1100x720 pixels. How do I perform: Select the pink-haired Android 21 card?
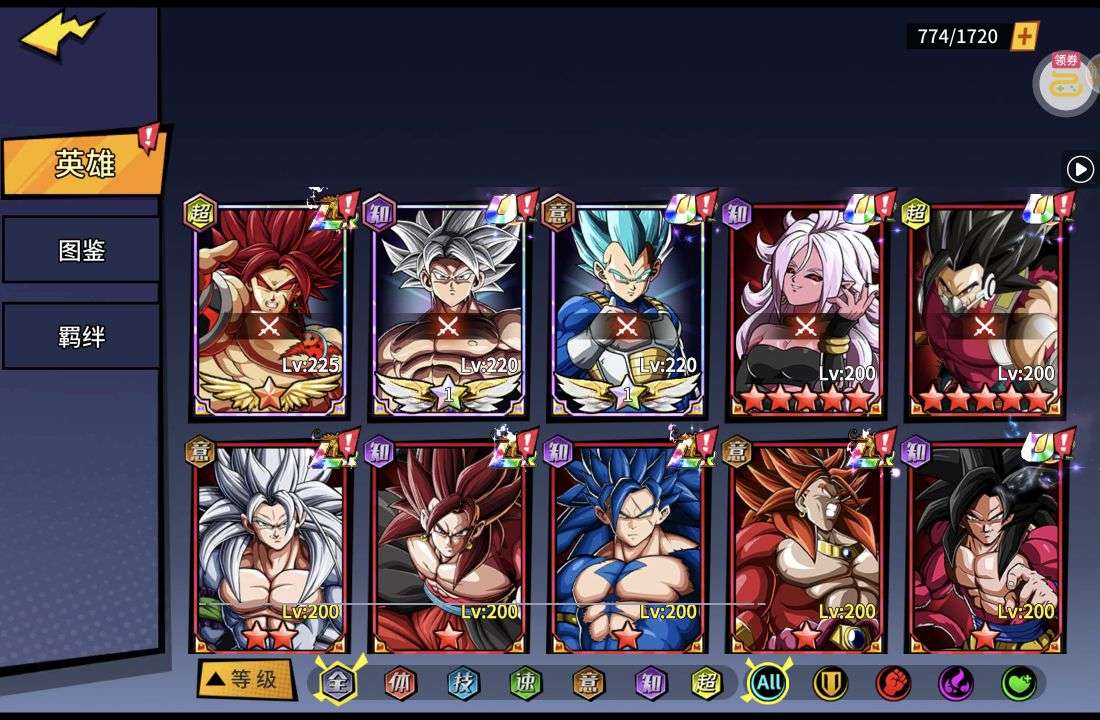point(806,310)
